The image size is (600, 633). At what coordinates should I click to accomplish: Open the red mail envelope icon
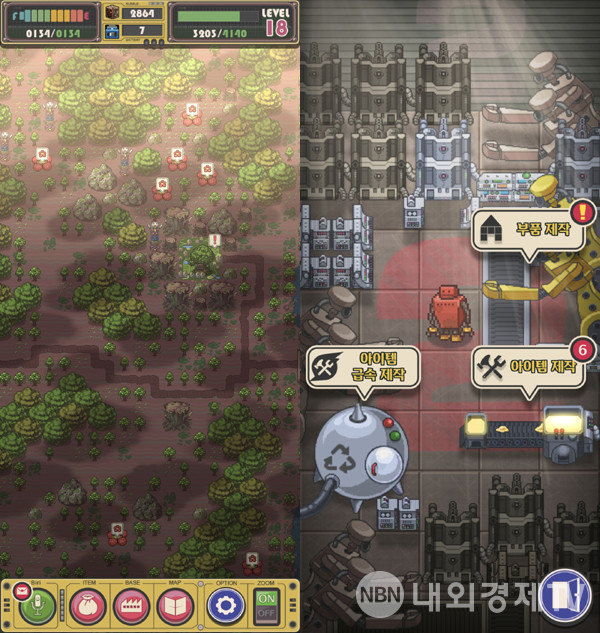20,591
